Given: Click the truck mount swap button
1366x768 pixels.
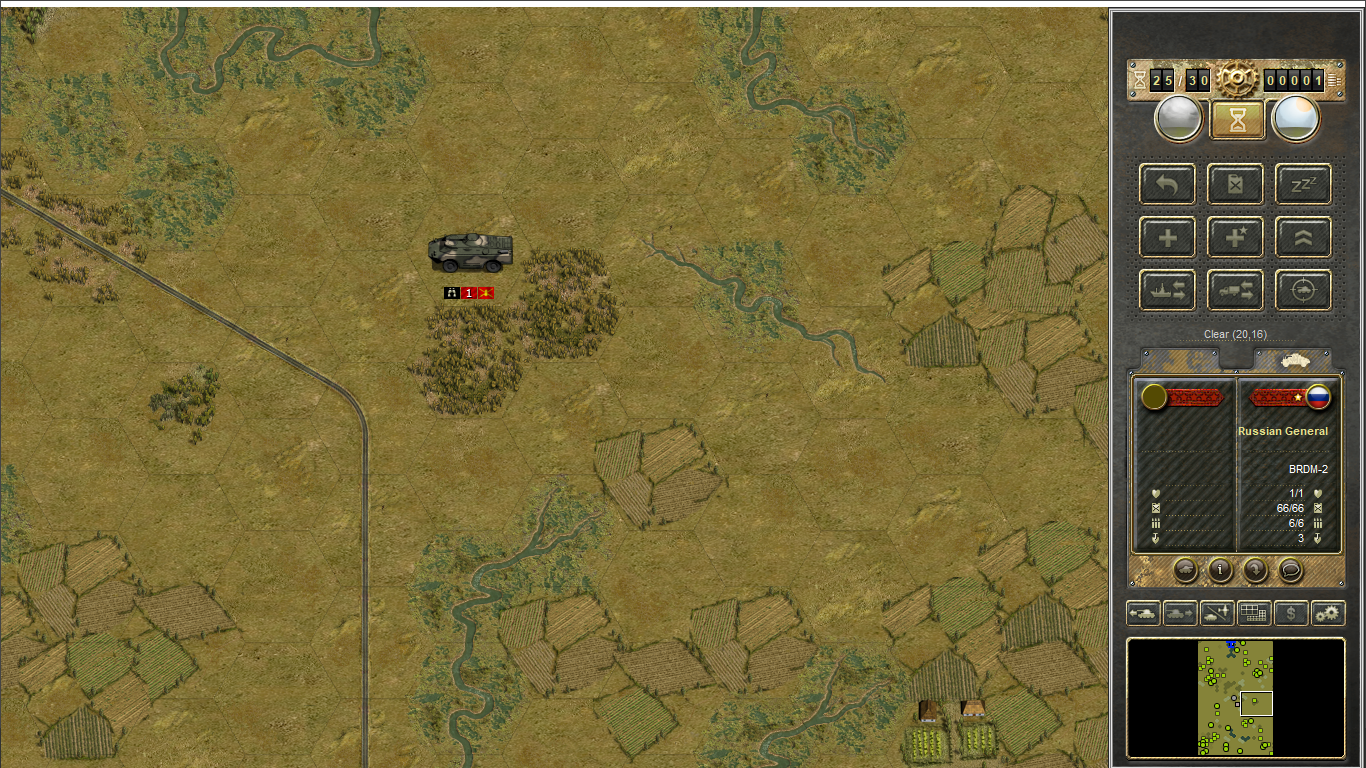Looking at the screenshot, I should tap(1235, 290).
